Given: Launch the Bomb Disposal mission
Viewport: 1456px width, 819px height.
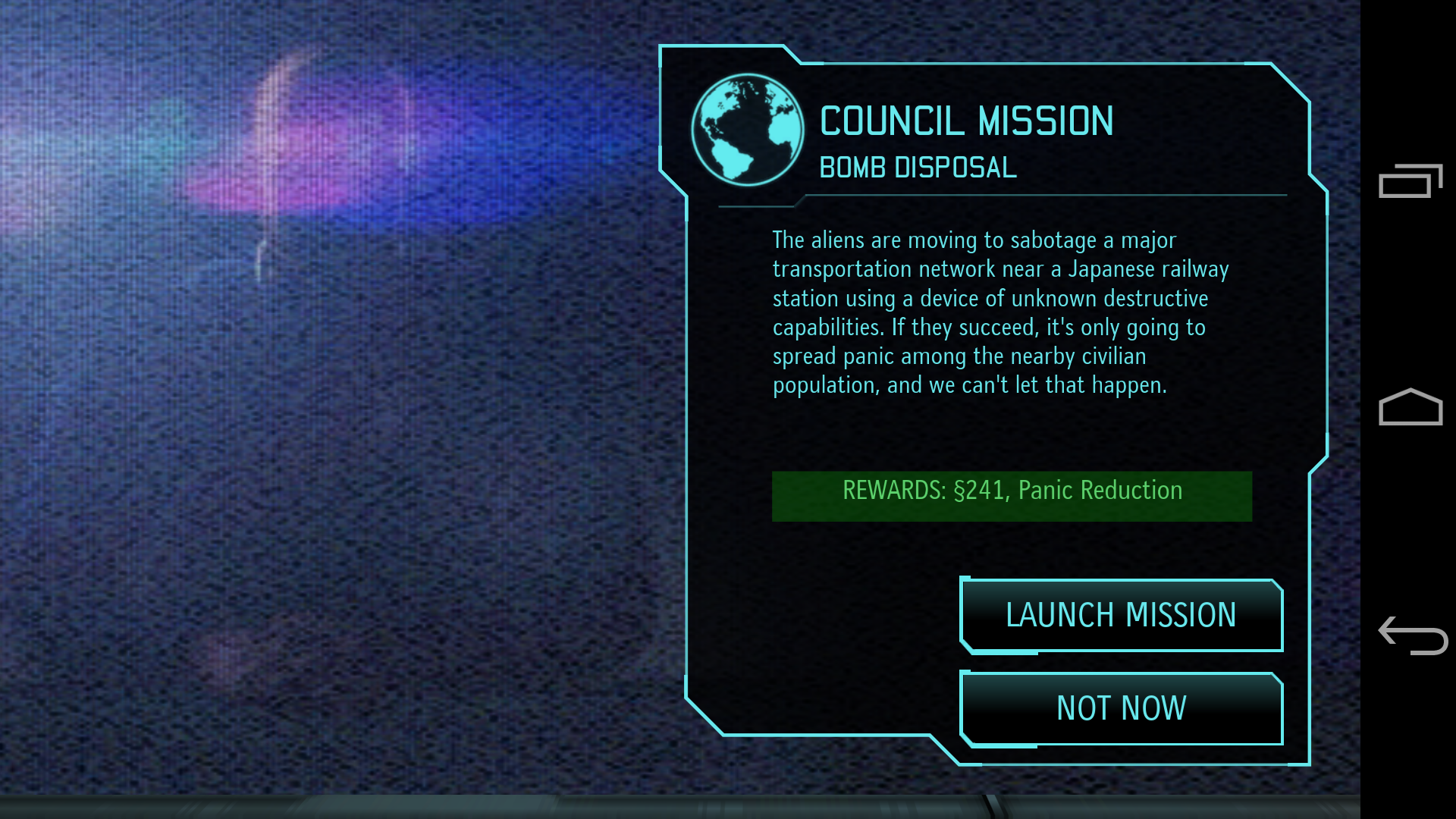Looking at the screenshot, I should pyautogui.click(x=1120, y=616).
